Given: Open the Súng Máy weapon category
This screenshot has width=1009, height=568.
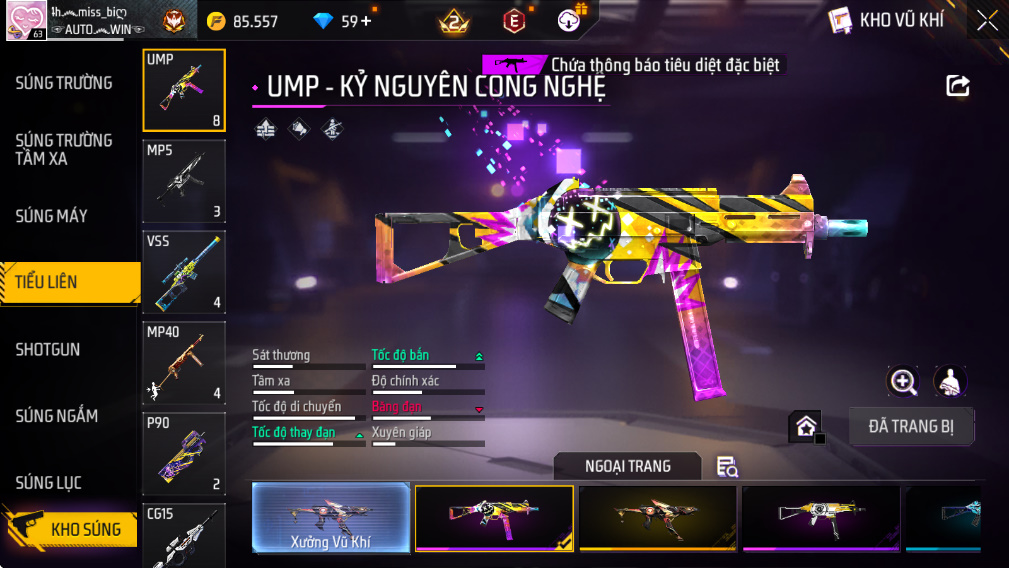Looking at the screenshot, I should 52,216.
